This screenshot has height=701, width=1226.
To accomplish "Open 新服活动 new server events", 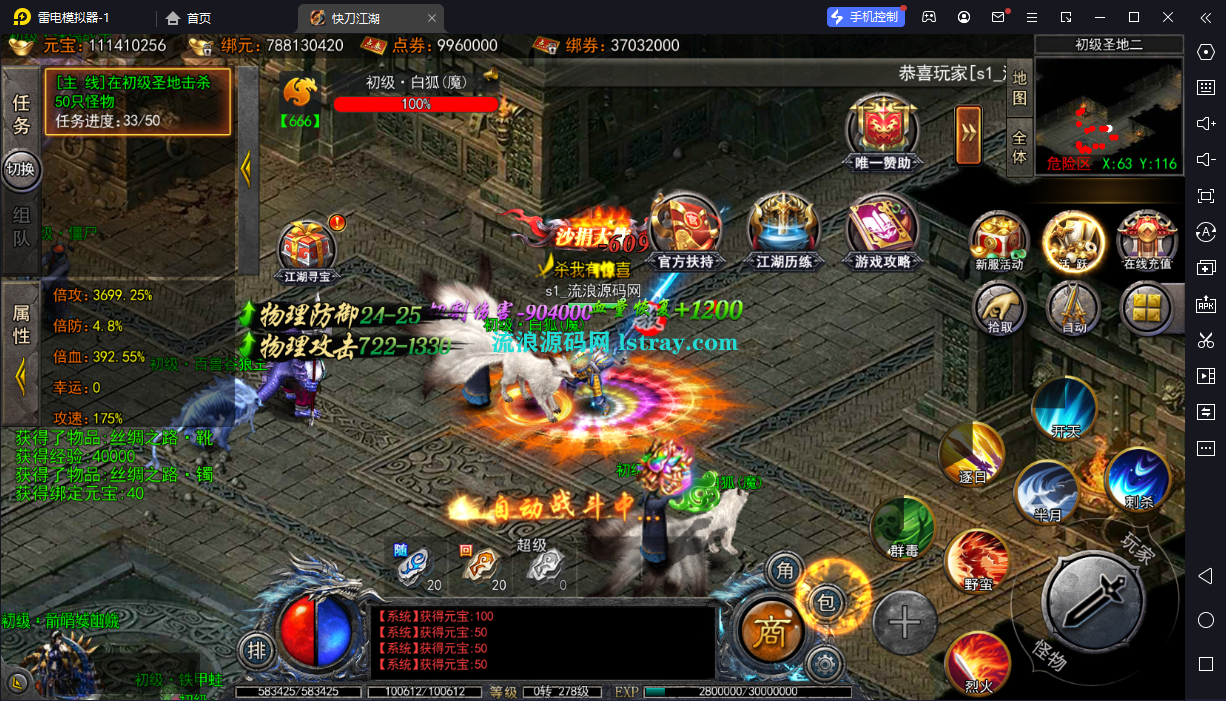I will pyautogui.click(x=999, y=240).
